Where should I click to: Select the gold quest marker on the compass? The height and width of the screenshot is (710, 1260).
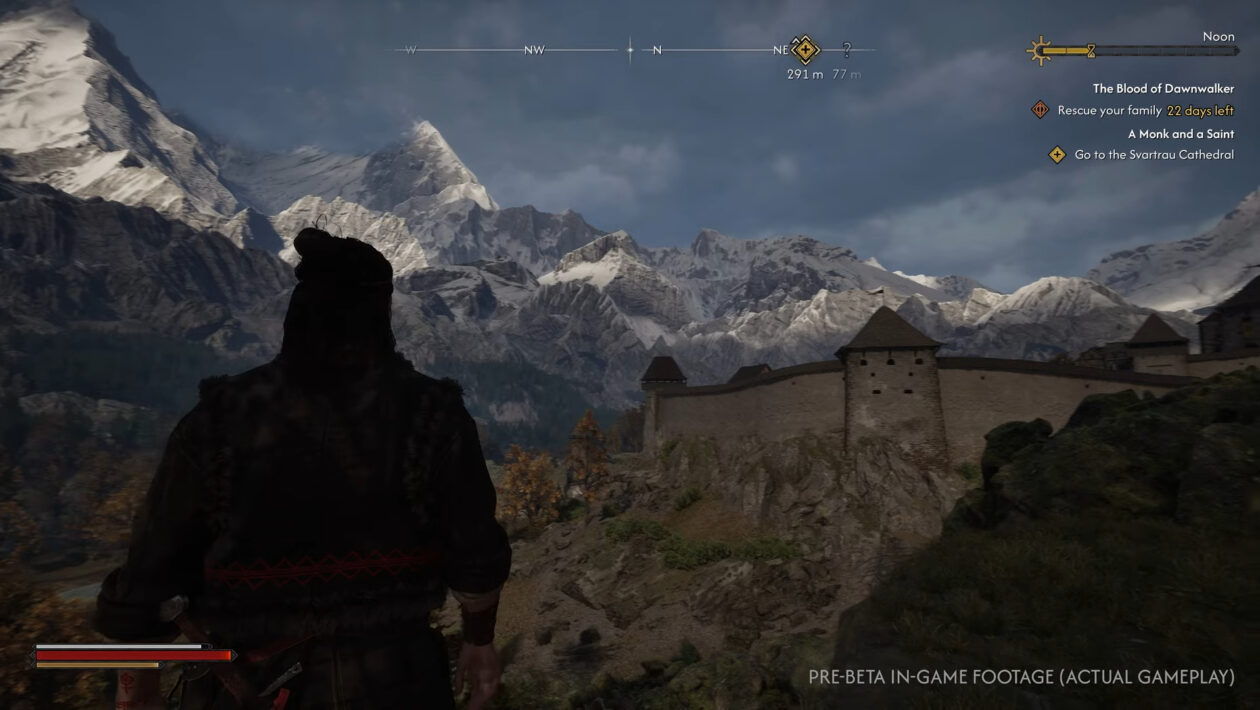pos(805,49)
